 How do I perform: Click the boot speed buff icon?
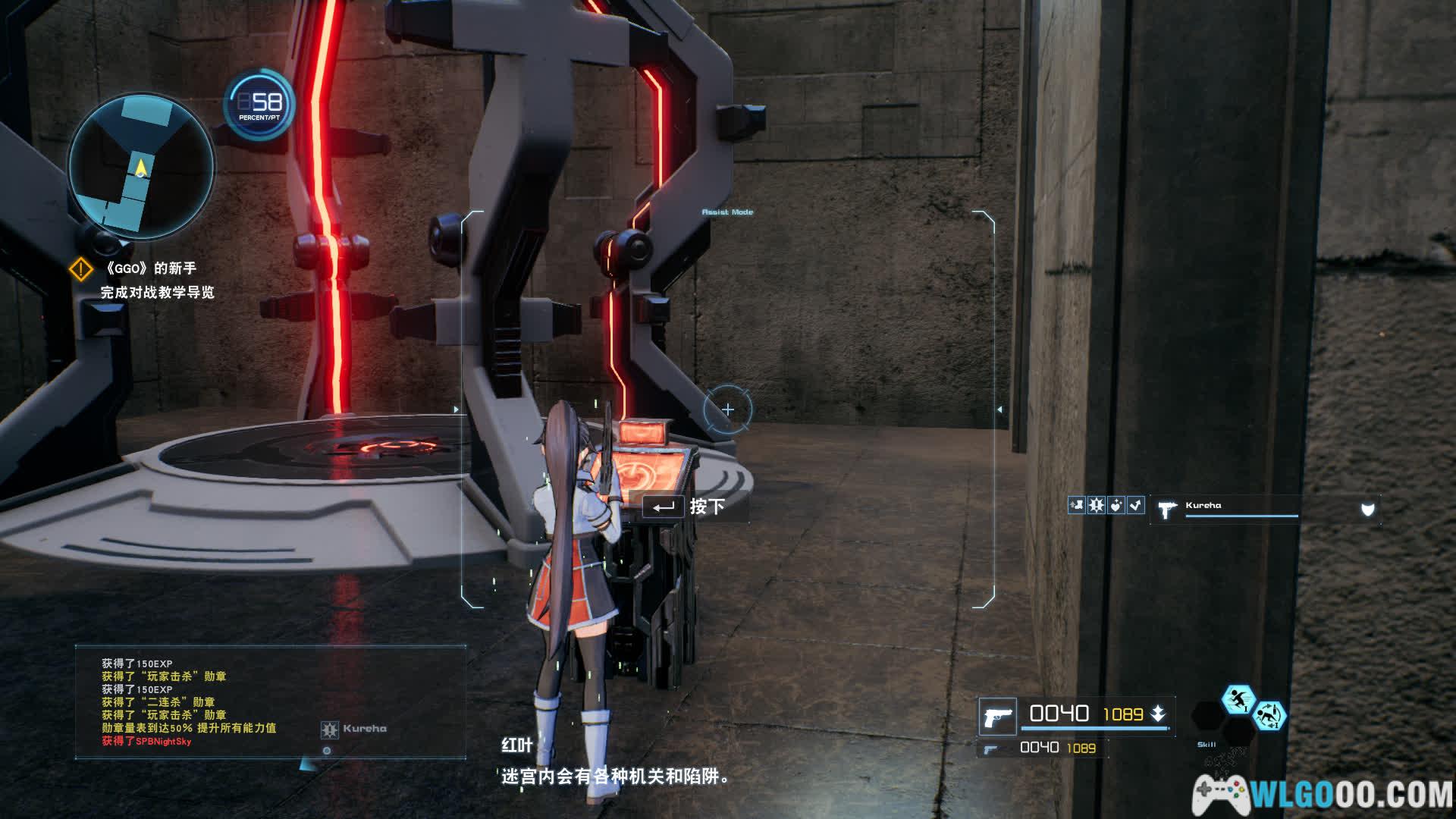1076,505
